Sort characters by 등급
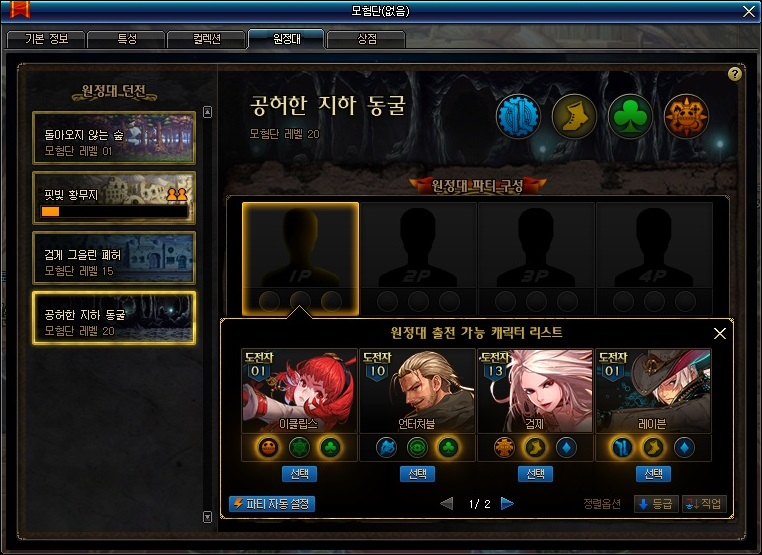 pos(656,504)
